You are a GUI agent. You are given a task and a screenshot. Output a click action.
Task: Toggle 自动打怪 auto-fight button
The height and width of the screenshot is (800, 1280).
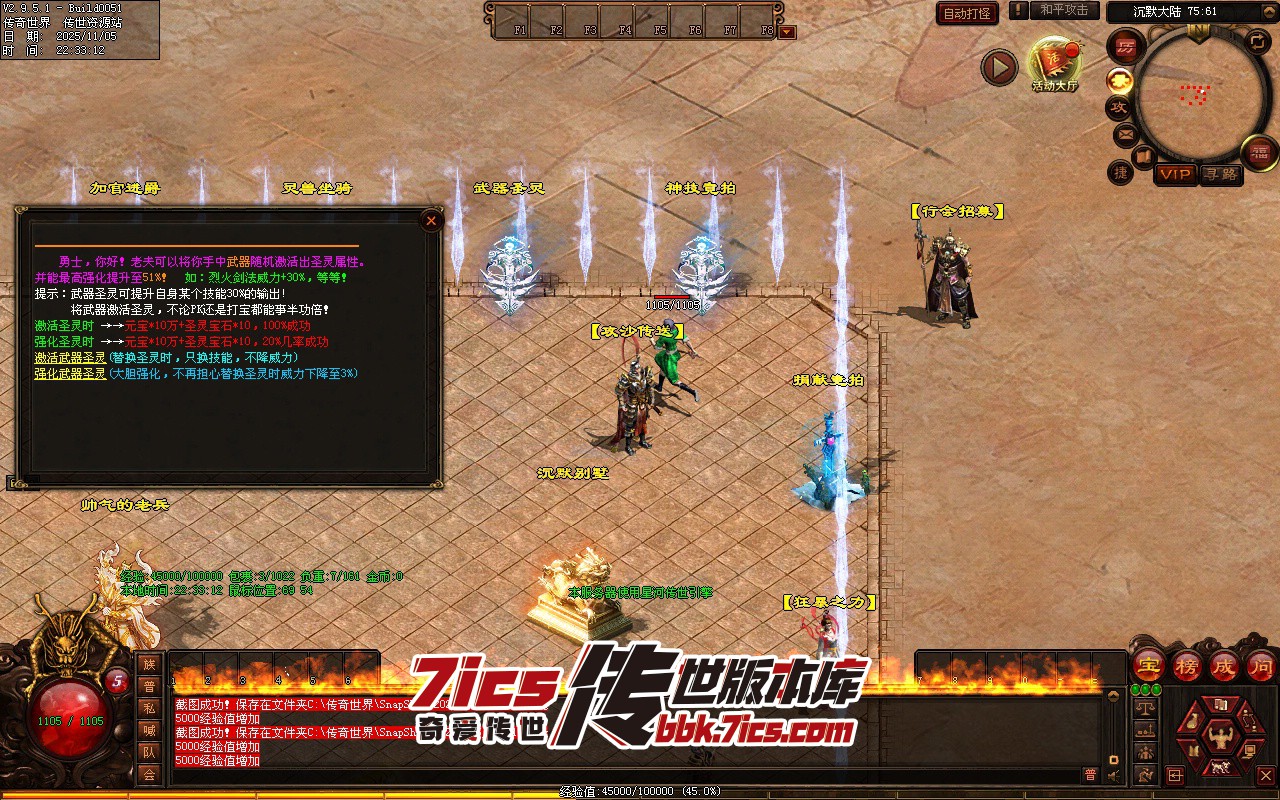point(967,14)
